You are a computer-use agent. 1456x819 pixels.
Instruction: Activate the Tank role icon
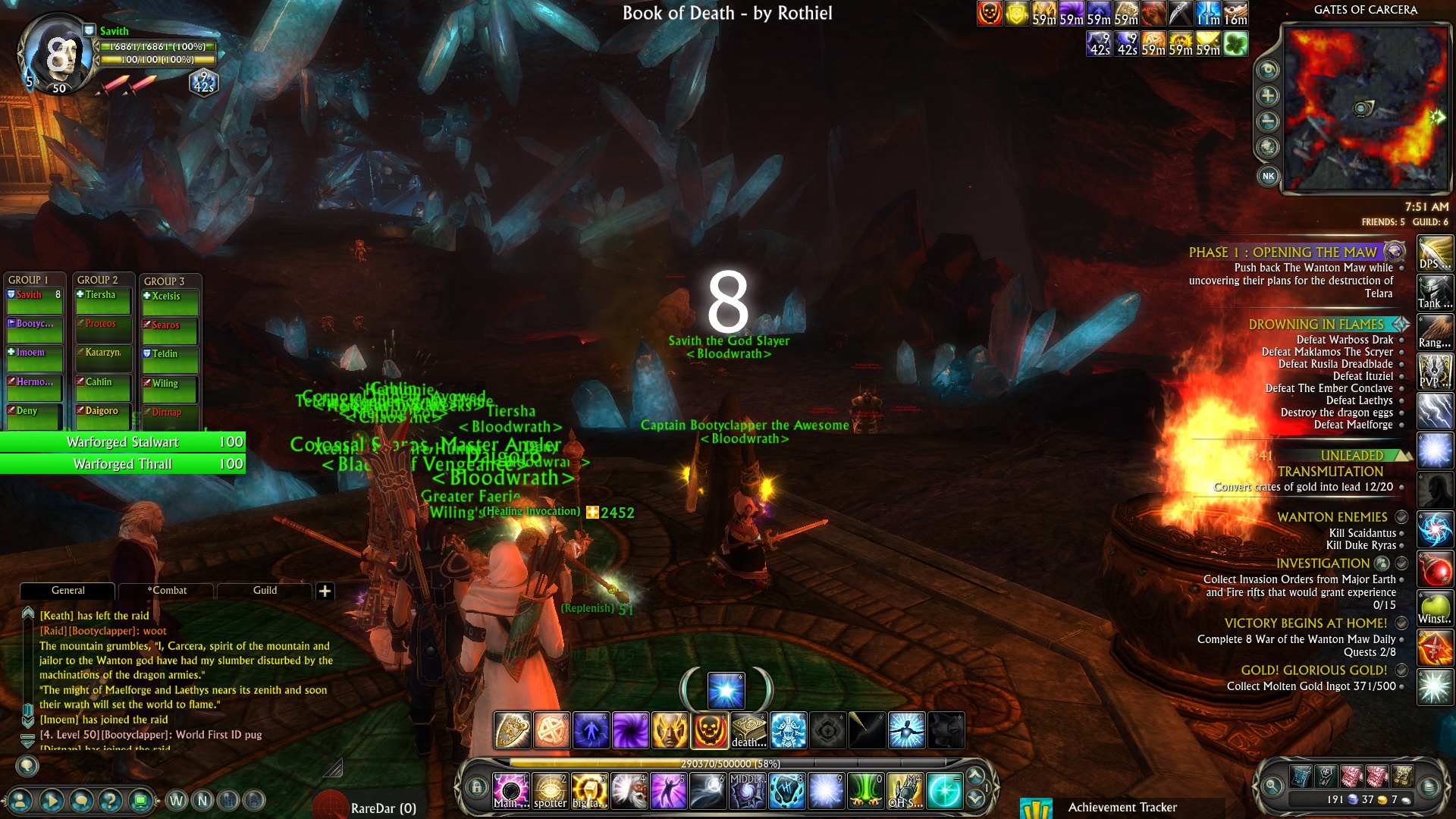pyautogui.click(x=1435, y=293)
